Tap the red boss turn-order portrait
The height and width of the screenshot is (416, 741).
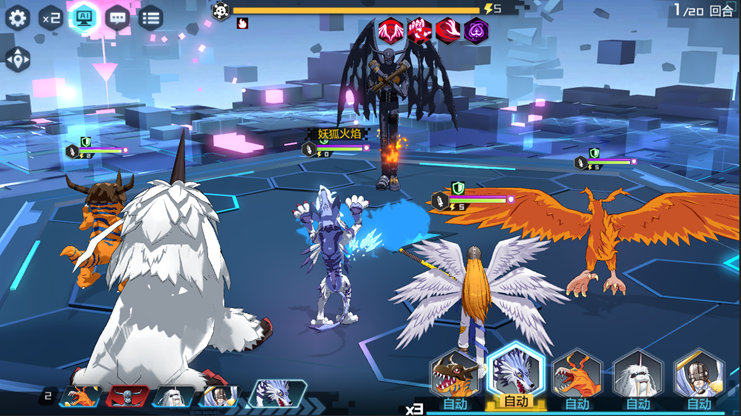pyautogui.click(x=127, y=396)
